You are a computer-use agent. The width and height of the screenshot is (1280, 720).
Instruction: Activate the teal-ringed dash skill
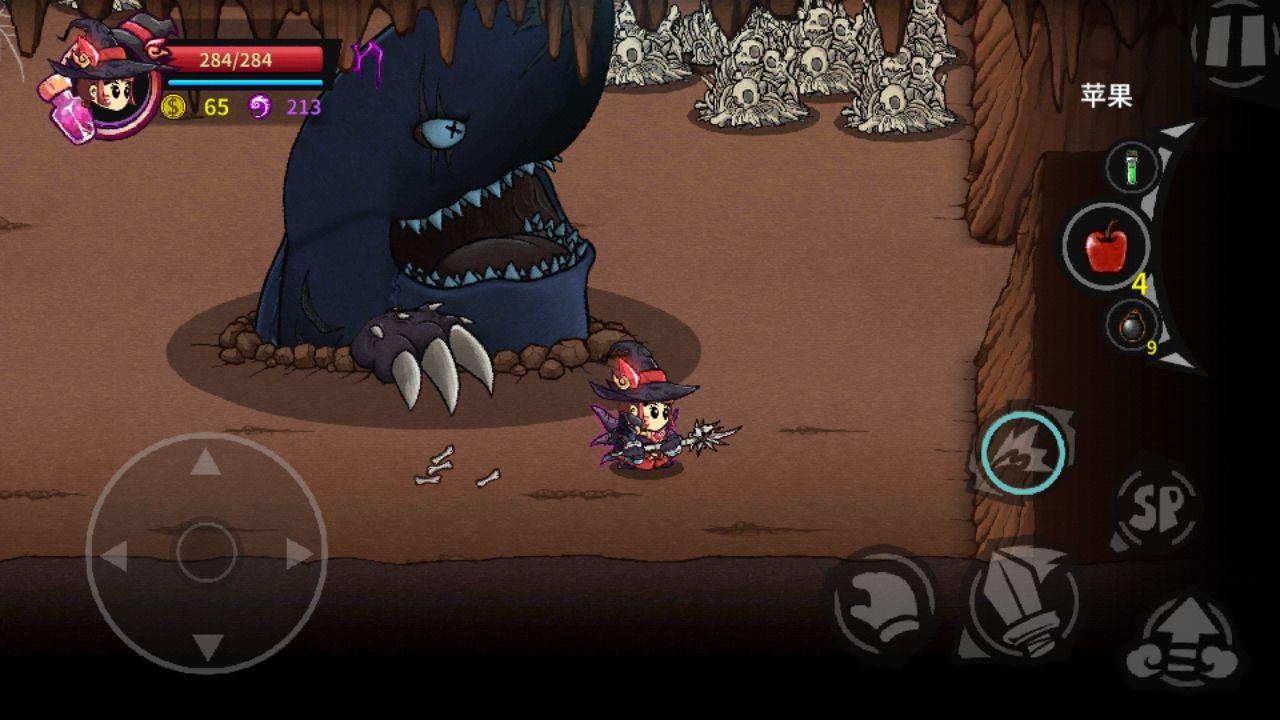(x=1021, y=452)
